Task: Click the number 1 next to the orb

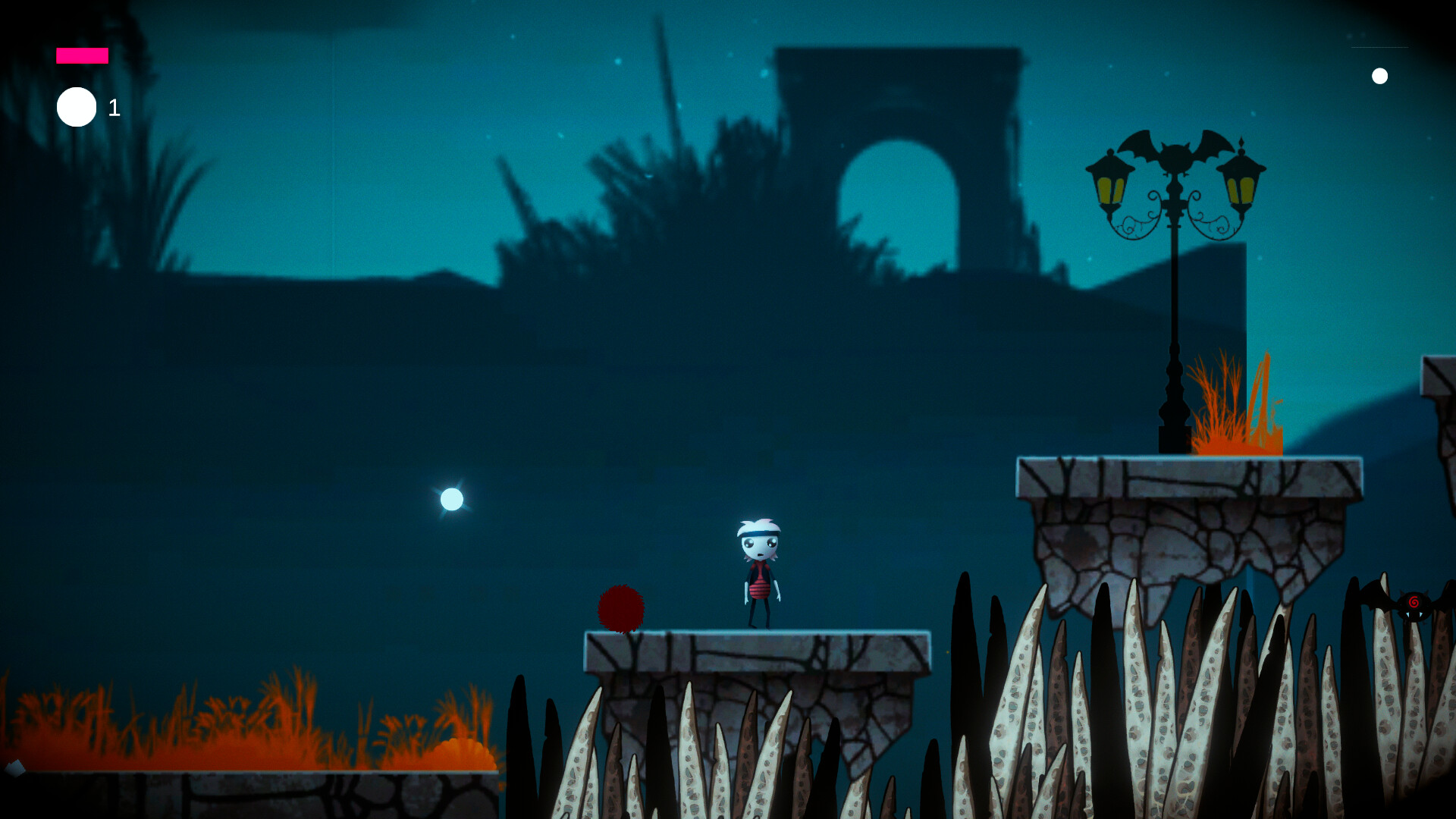Action: tap(114, 108)
